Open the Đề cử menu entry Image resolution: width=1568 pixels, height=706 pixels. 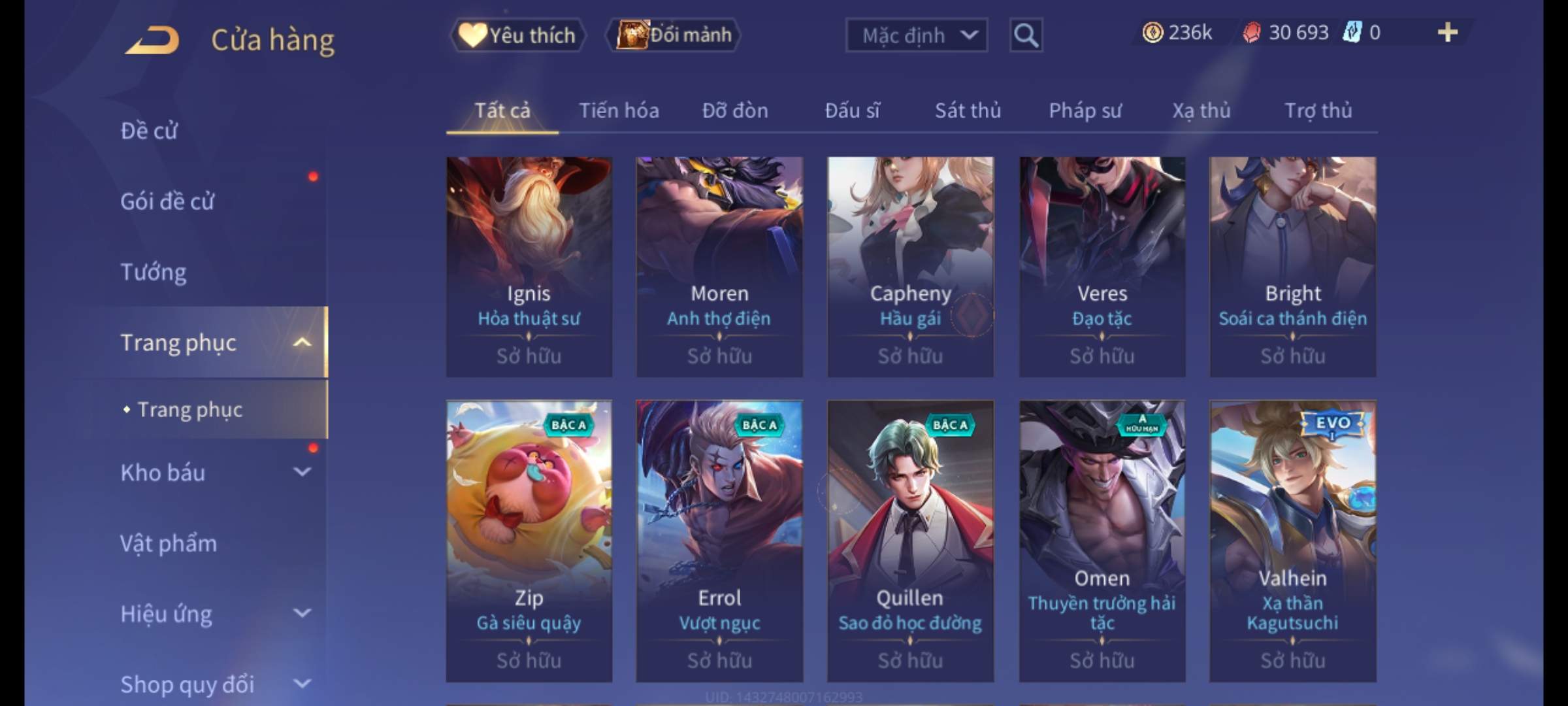[x=149, y=131]
